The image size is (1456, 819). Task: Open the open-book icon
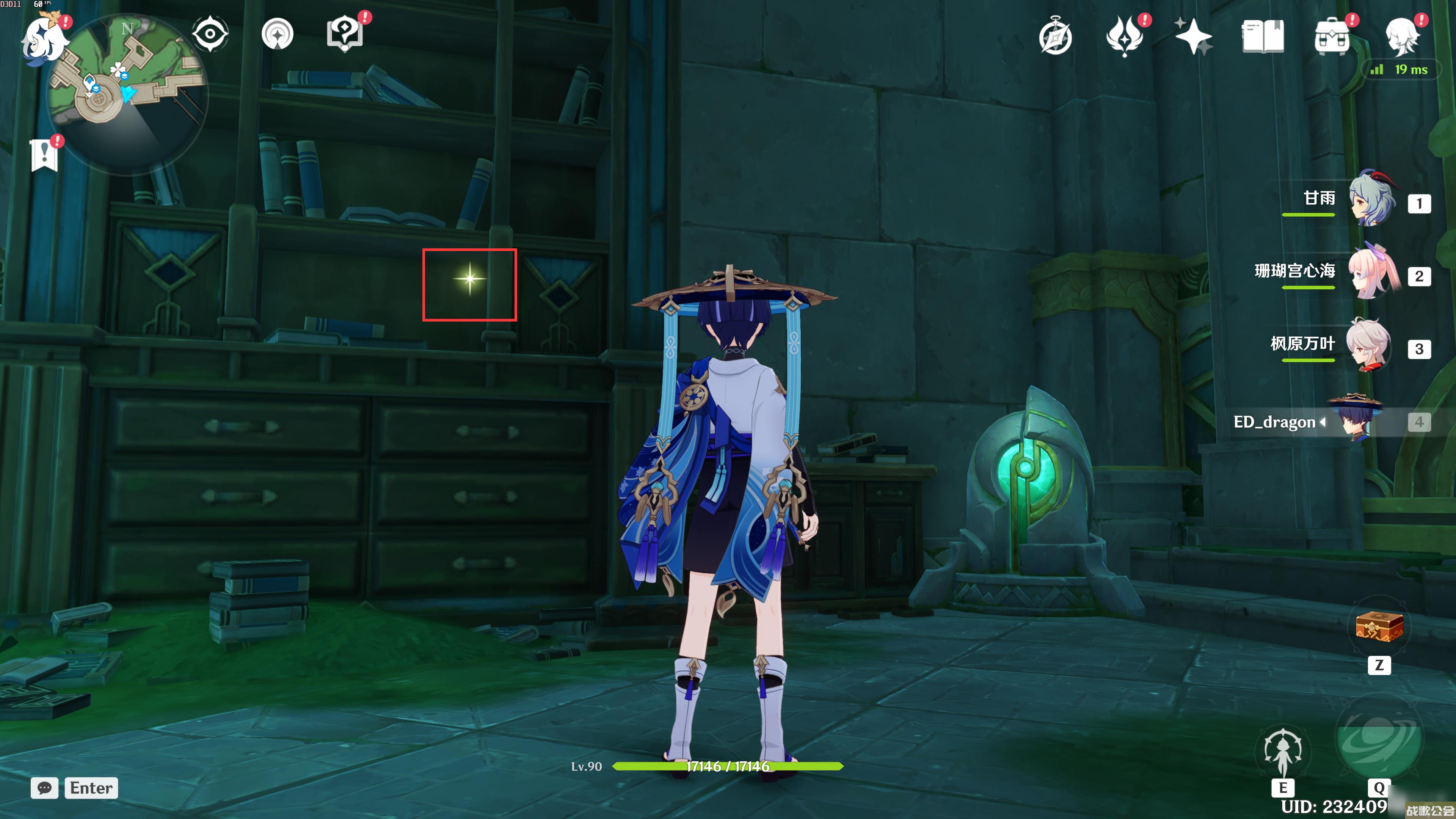click(1263, 37)
